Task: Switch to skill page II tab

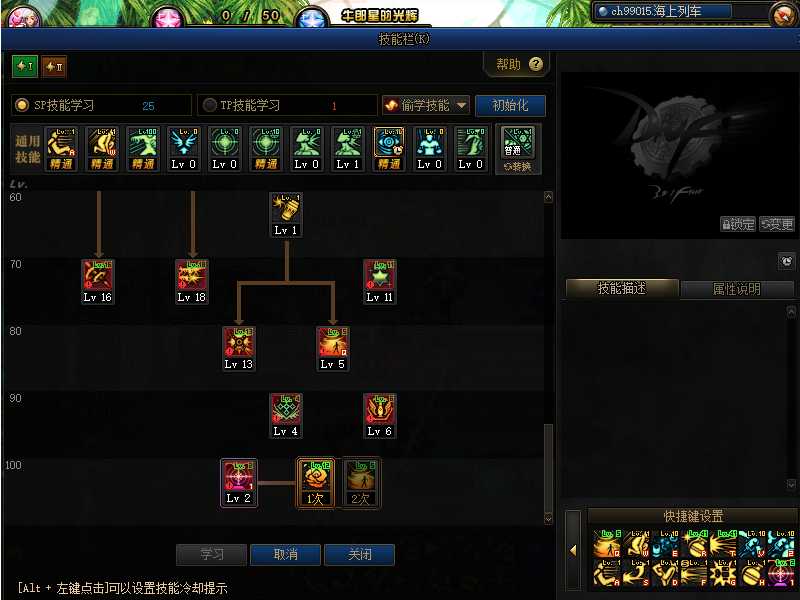Action: pos(54,66)
